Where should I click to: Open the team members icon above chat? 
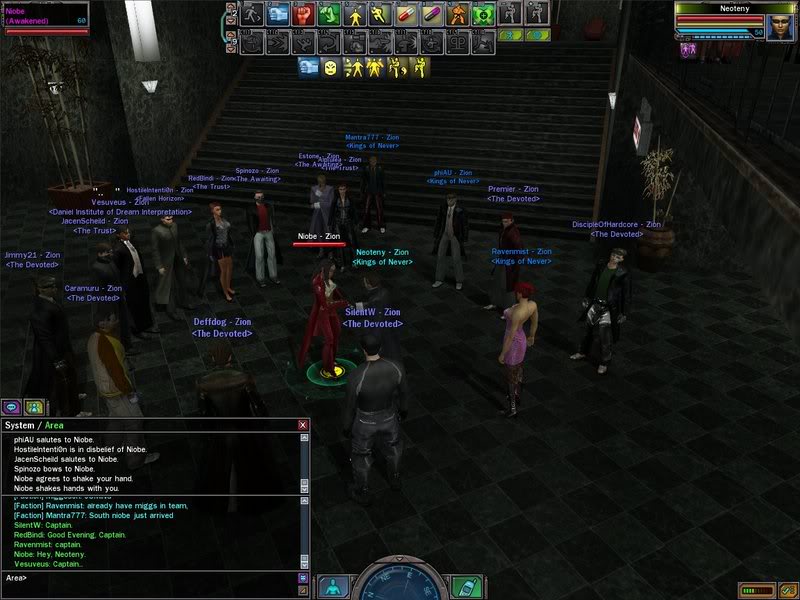[x=34, y=407]
